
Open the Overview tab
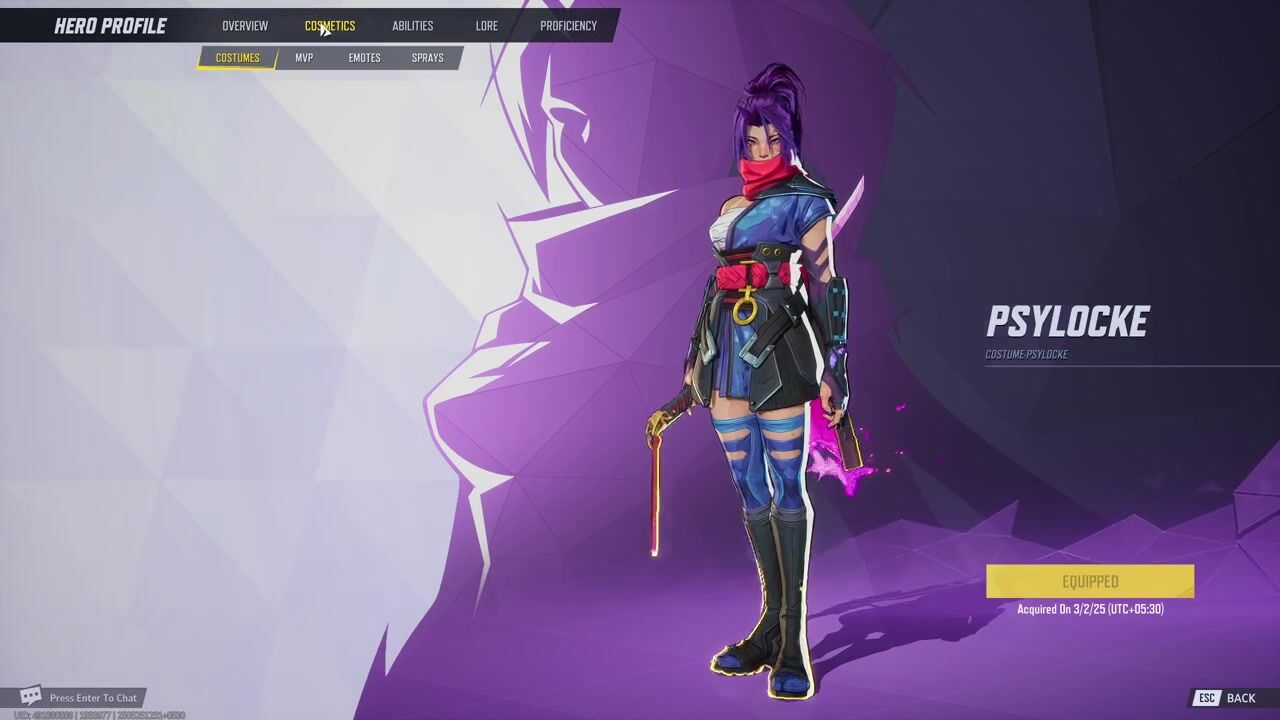click(245, 26)
